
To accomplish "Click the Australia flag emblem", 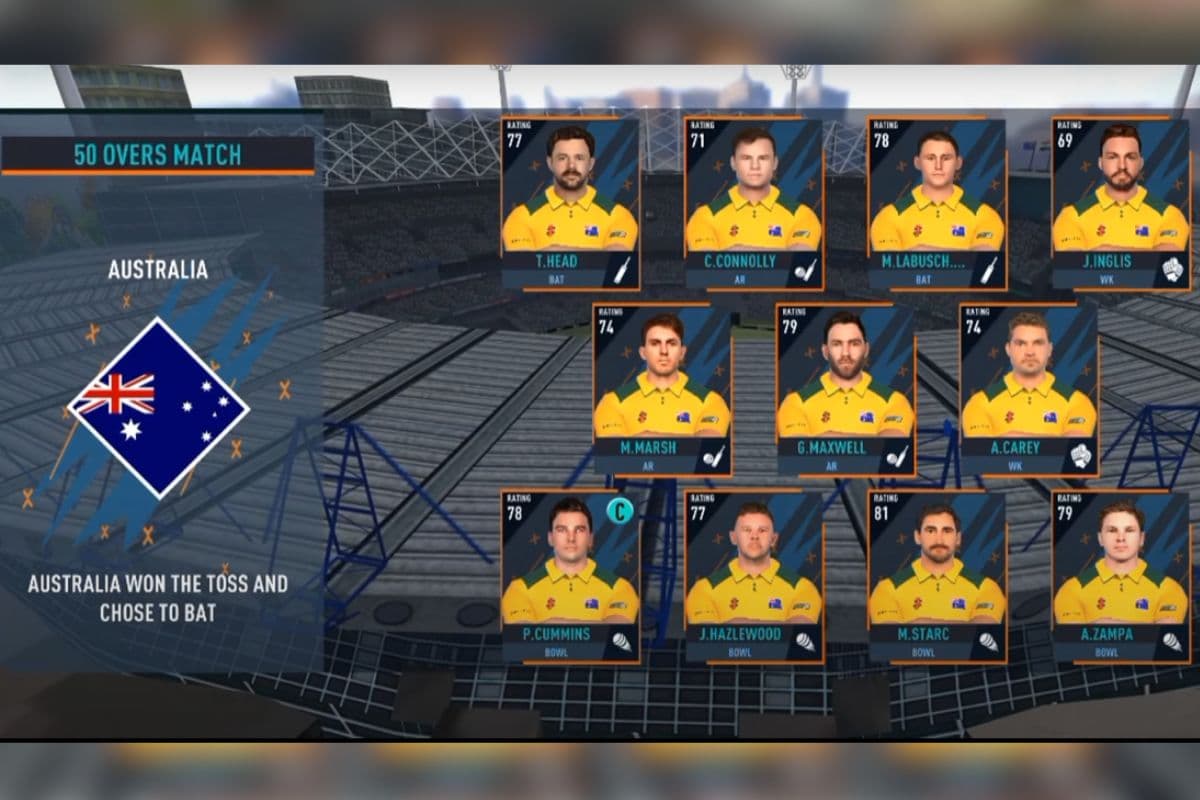I will 158,406.
